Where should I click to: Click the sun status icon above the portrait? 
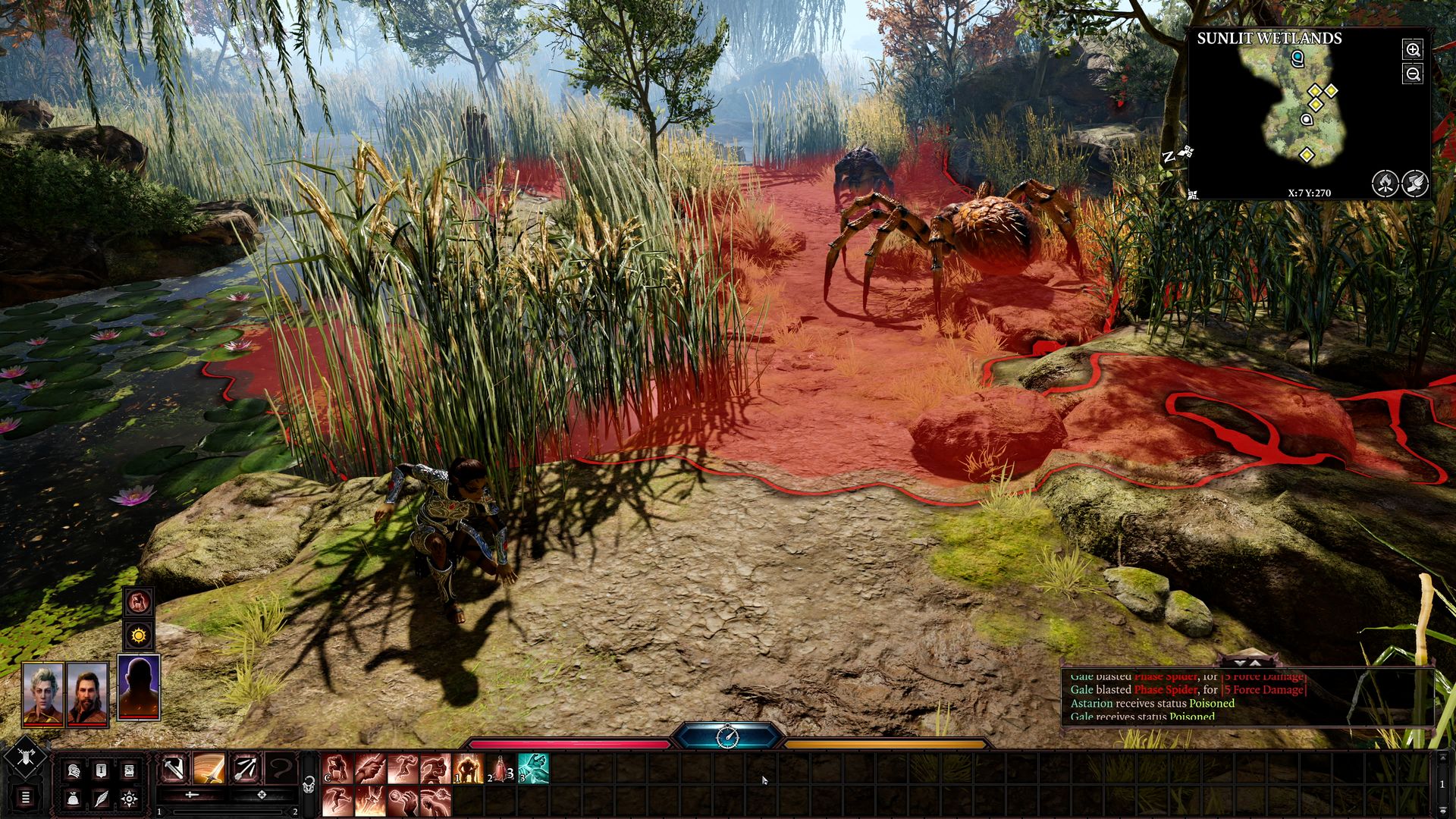(x=138, y=635)
